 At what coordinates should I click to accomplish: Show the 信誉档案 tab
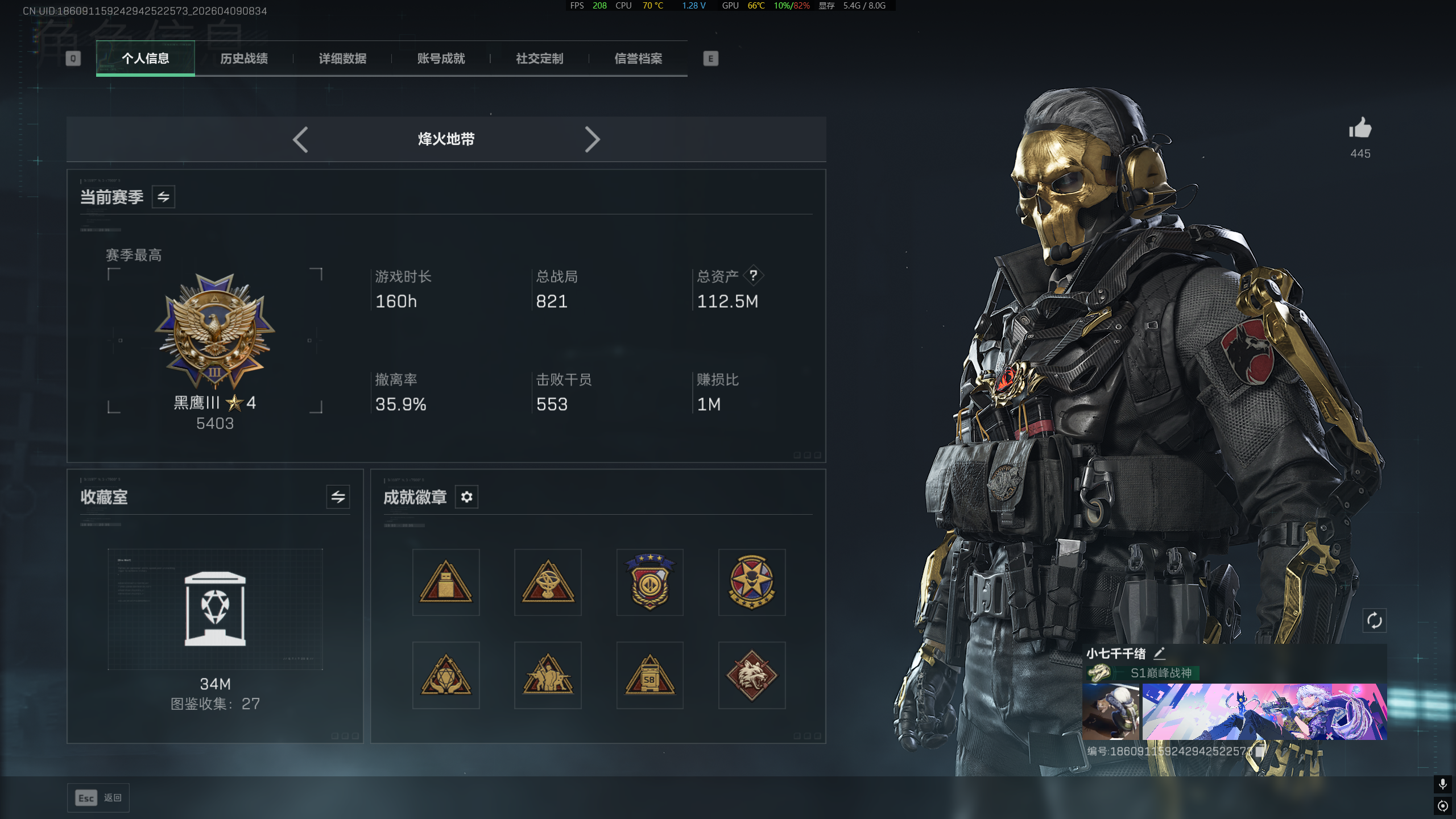click(638, 59)
